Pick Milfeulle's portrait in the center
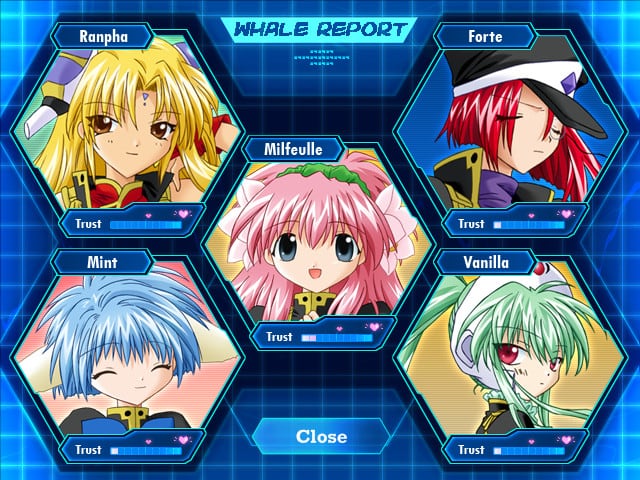The image size is (640, 480). point(320,240)
